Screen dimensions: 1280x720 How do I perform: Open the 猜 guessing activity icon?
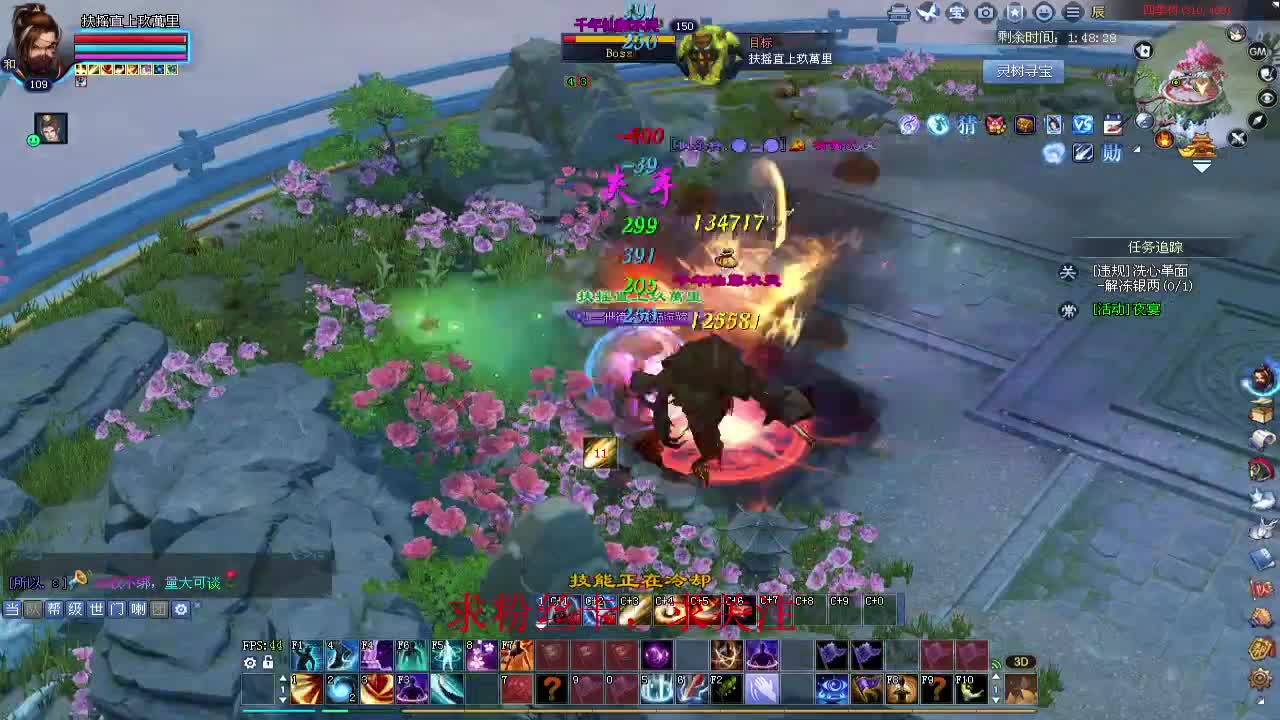point(967,125)
